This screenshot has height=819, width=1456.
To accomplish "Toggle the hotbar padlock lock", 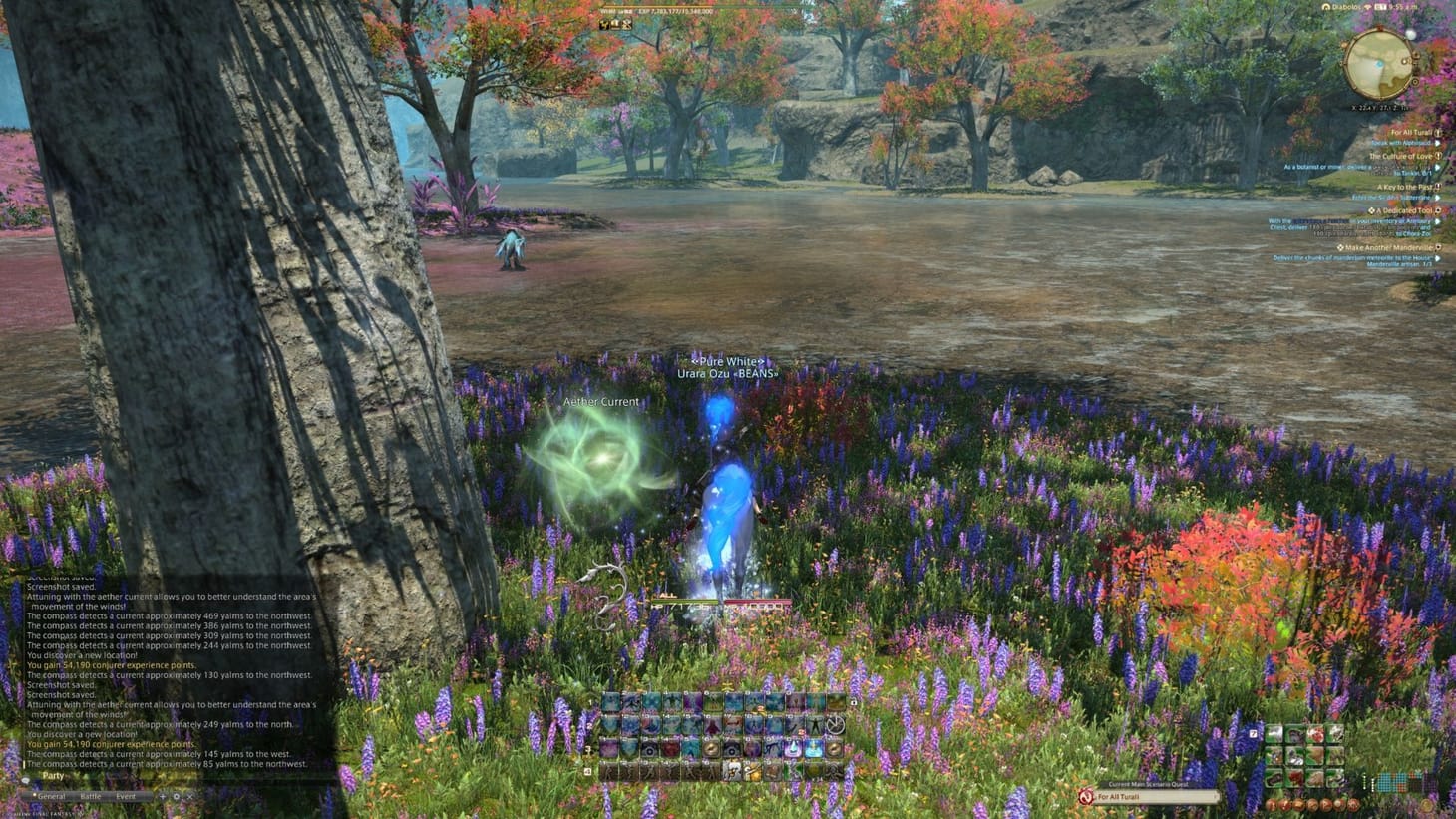I will 855,702.
